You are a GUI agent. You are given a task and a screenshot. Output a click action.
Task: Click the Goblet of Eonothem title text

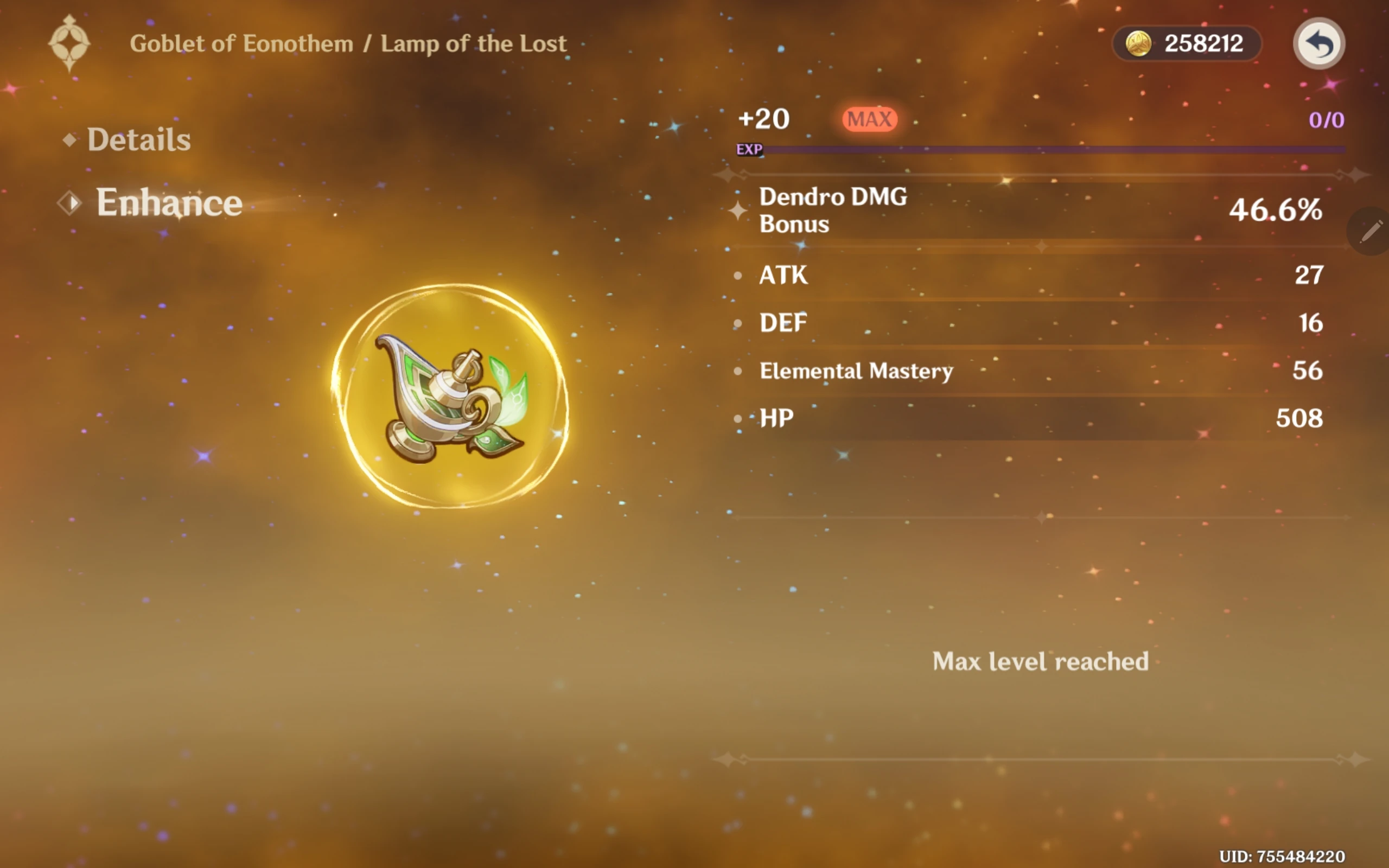(x=241, y=42)
